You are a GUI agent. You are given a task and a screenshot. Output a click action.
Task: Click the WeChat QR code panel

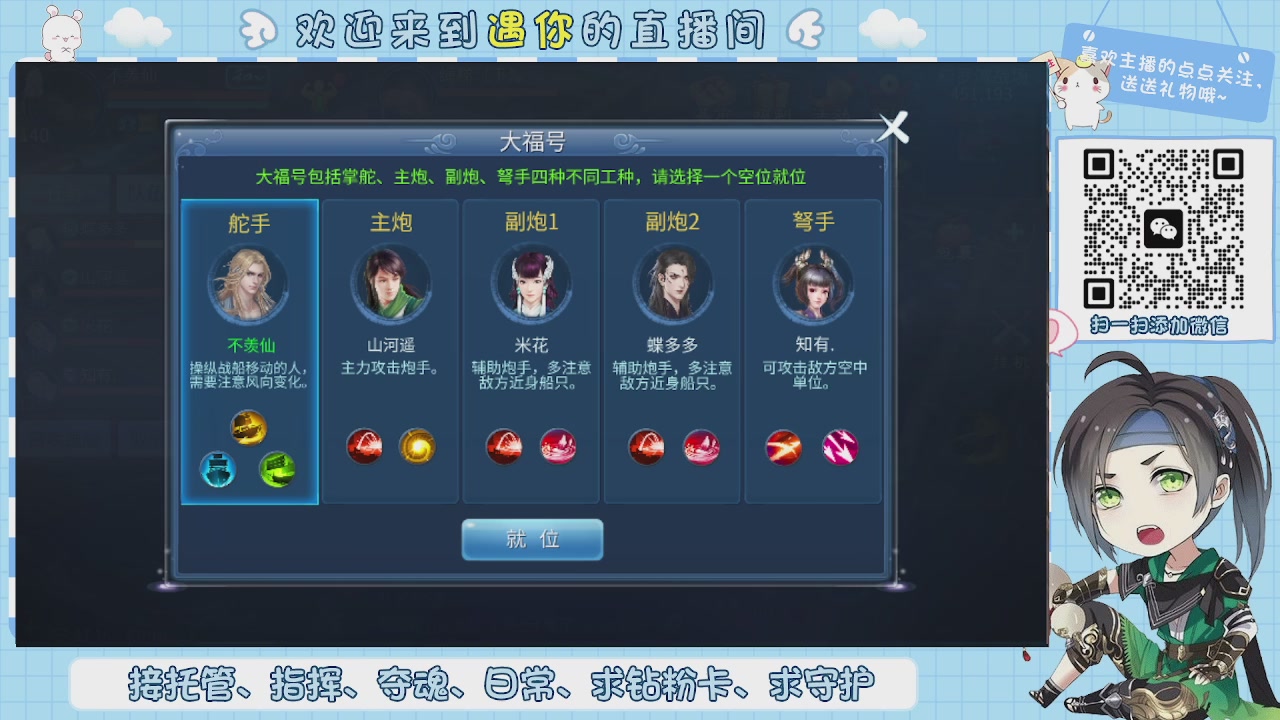click(x=1164, y=230)
